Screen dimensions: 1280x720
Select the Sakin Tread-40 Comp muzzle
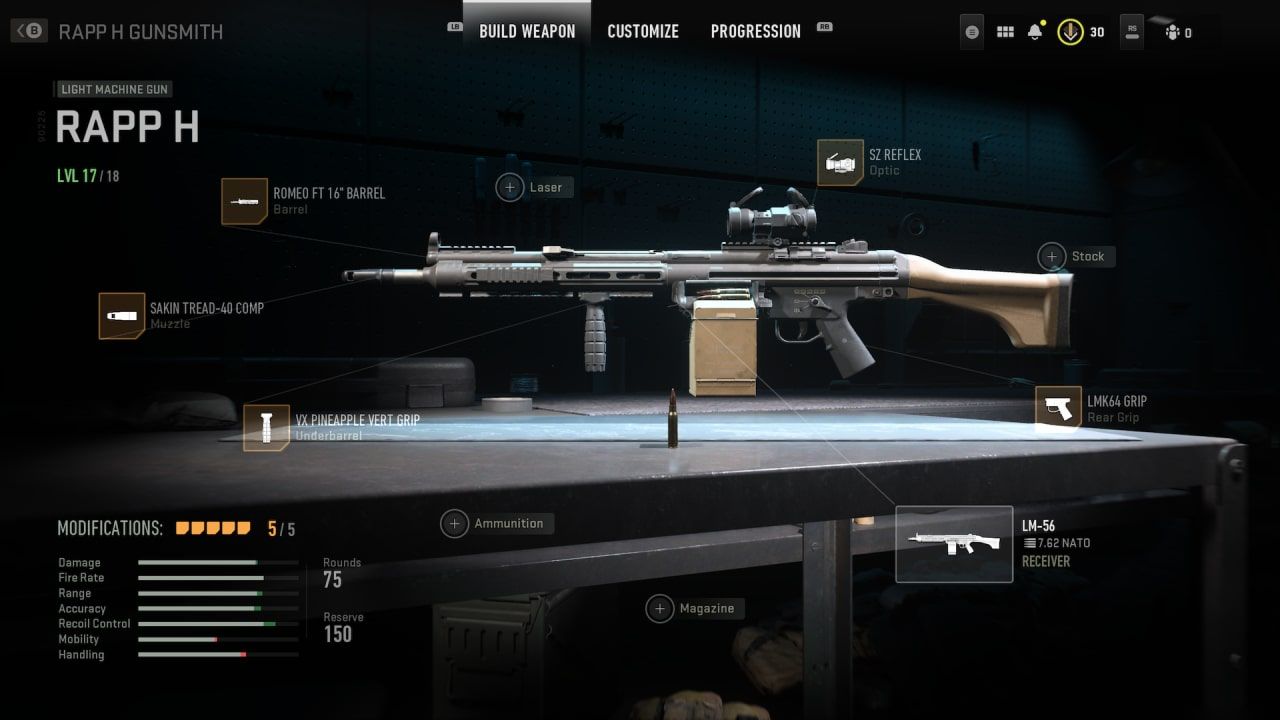(x=122, y=315)
